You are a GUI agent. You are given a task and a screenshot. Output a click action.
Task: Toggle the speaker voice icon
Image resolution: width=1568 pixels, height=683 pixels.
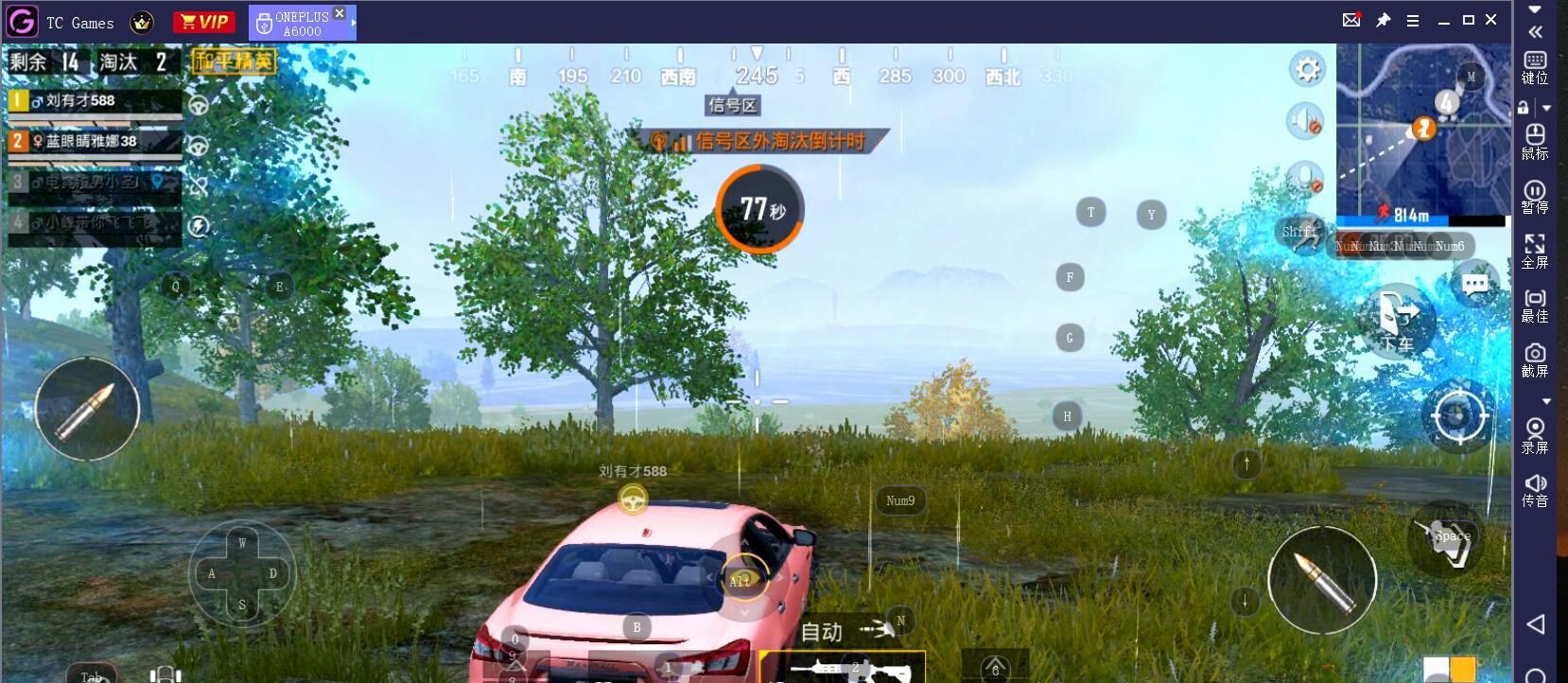1305,121
